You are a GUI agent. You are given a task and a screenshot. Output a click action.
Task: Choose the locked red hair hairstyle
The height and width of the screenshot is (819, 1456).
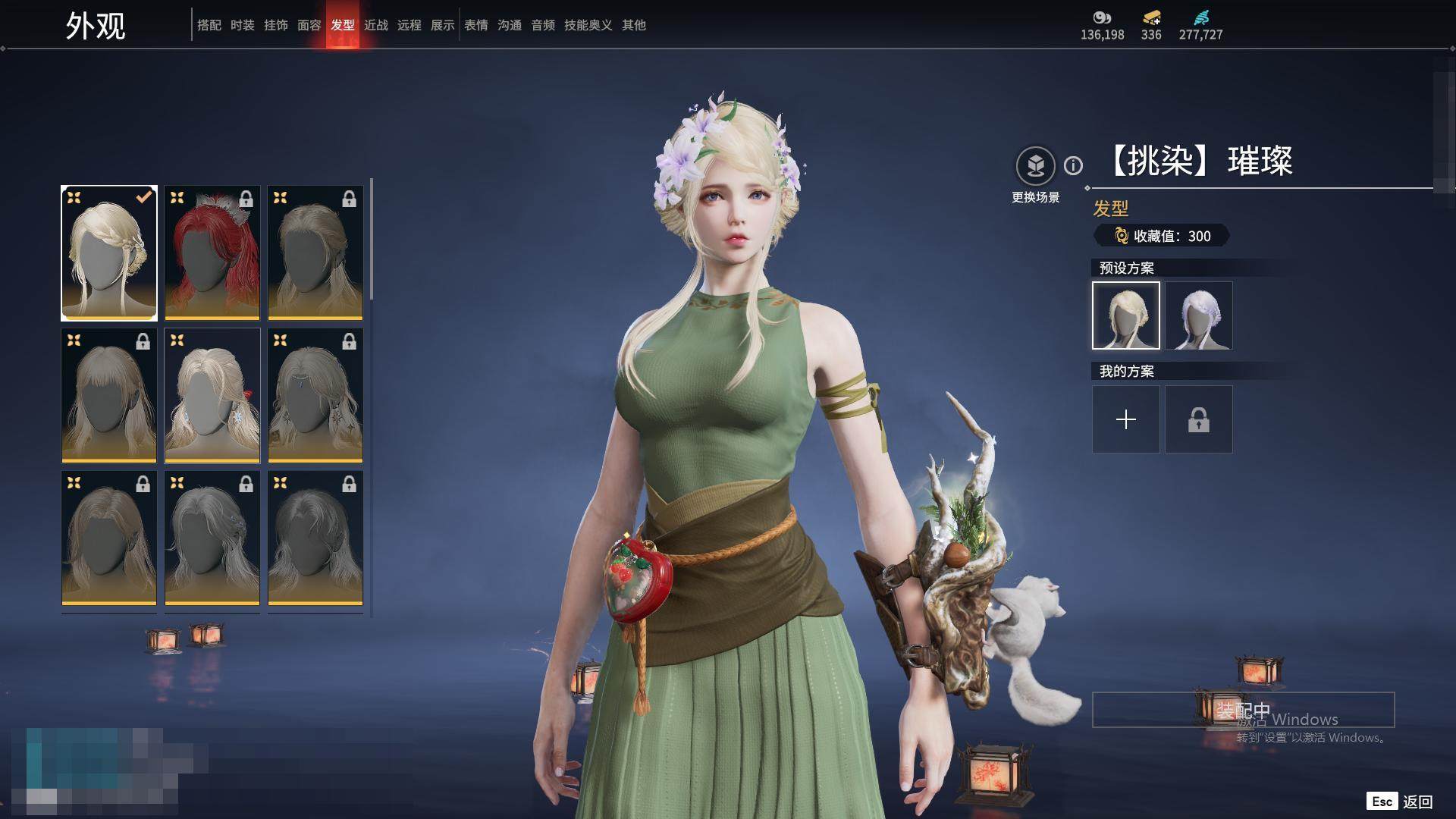[212, 253]
